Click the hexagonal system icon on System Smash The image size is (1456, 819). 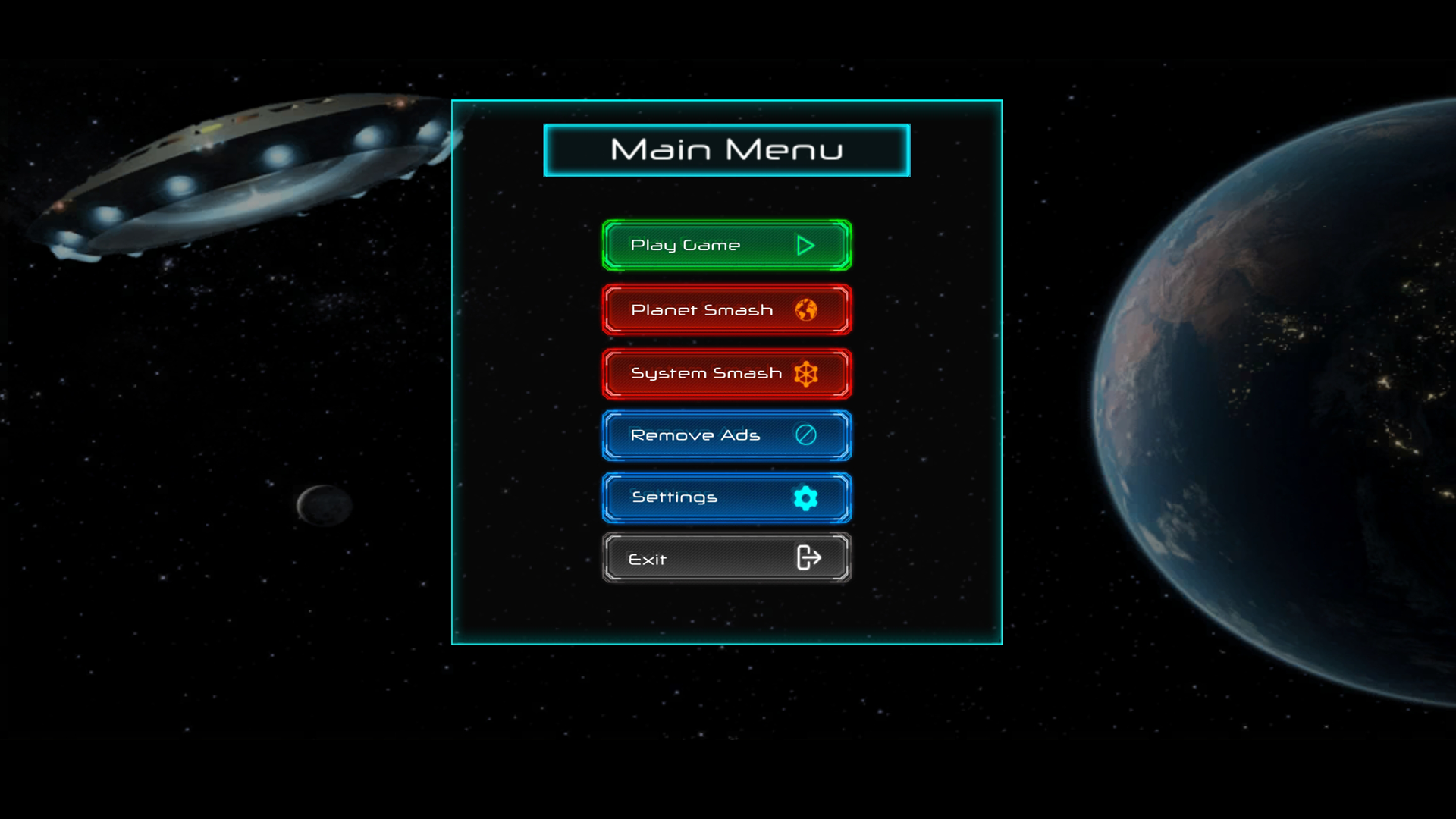pos(807,372)
